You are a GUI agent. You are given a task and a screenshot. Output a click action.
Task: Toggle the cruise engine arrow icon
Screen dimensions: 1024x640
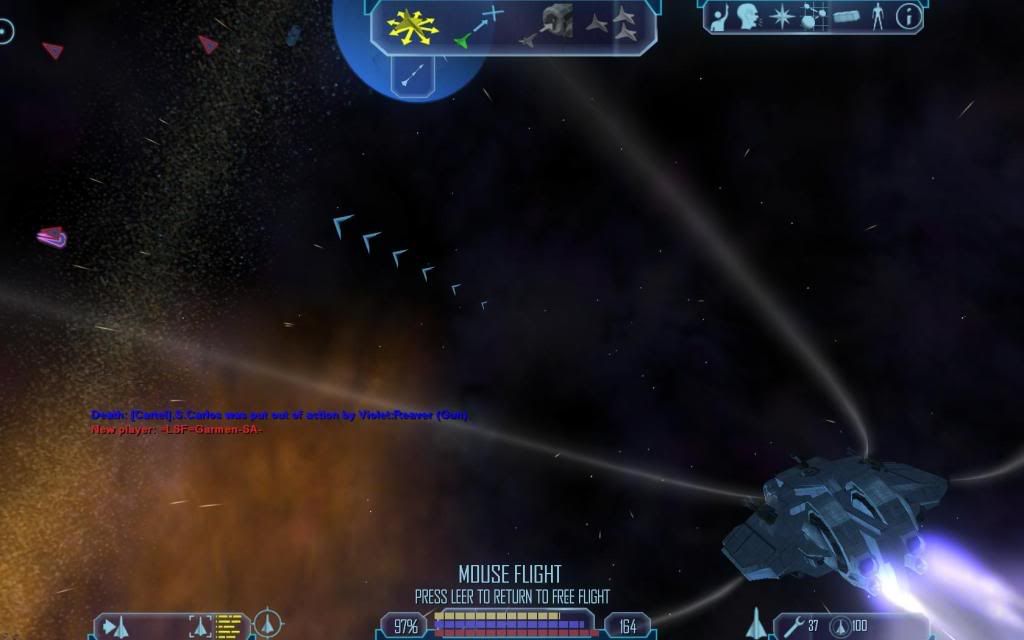[x=411, y=73]
